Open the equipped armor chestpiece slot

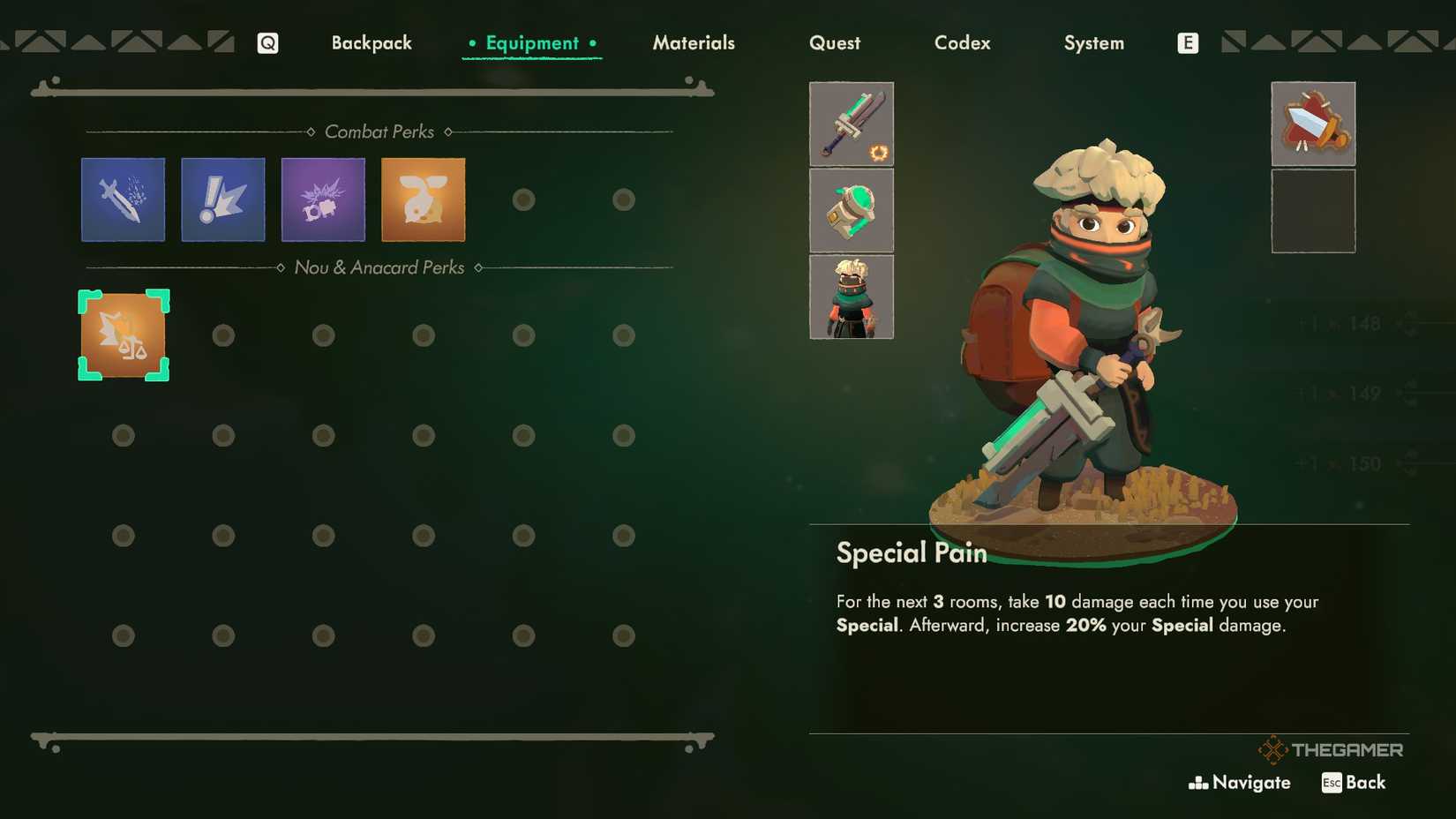pyautogui.click(x=851, y=210)
